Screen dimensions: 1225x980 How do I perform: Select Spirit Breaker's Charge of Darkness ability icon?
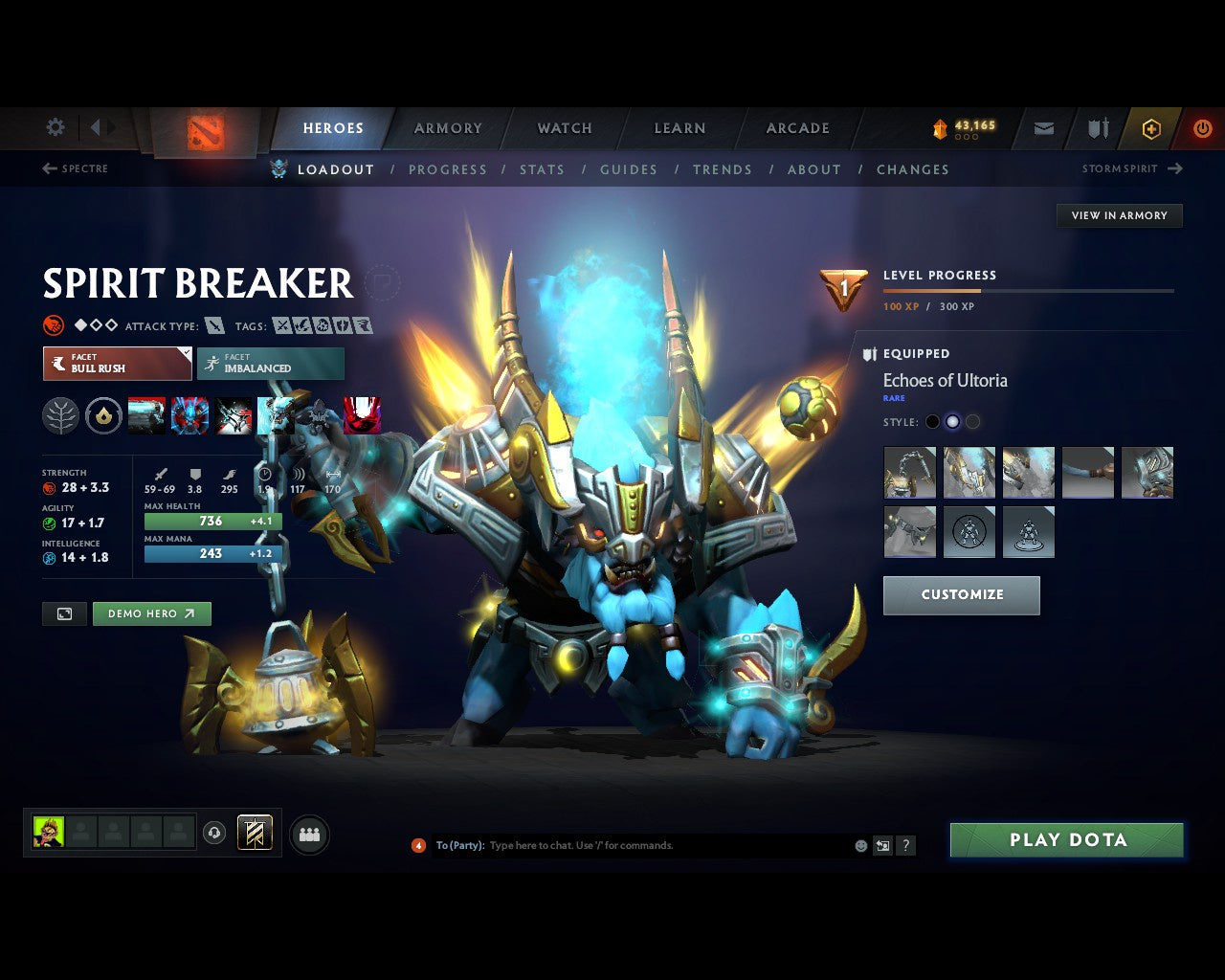[147, 415]
